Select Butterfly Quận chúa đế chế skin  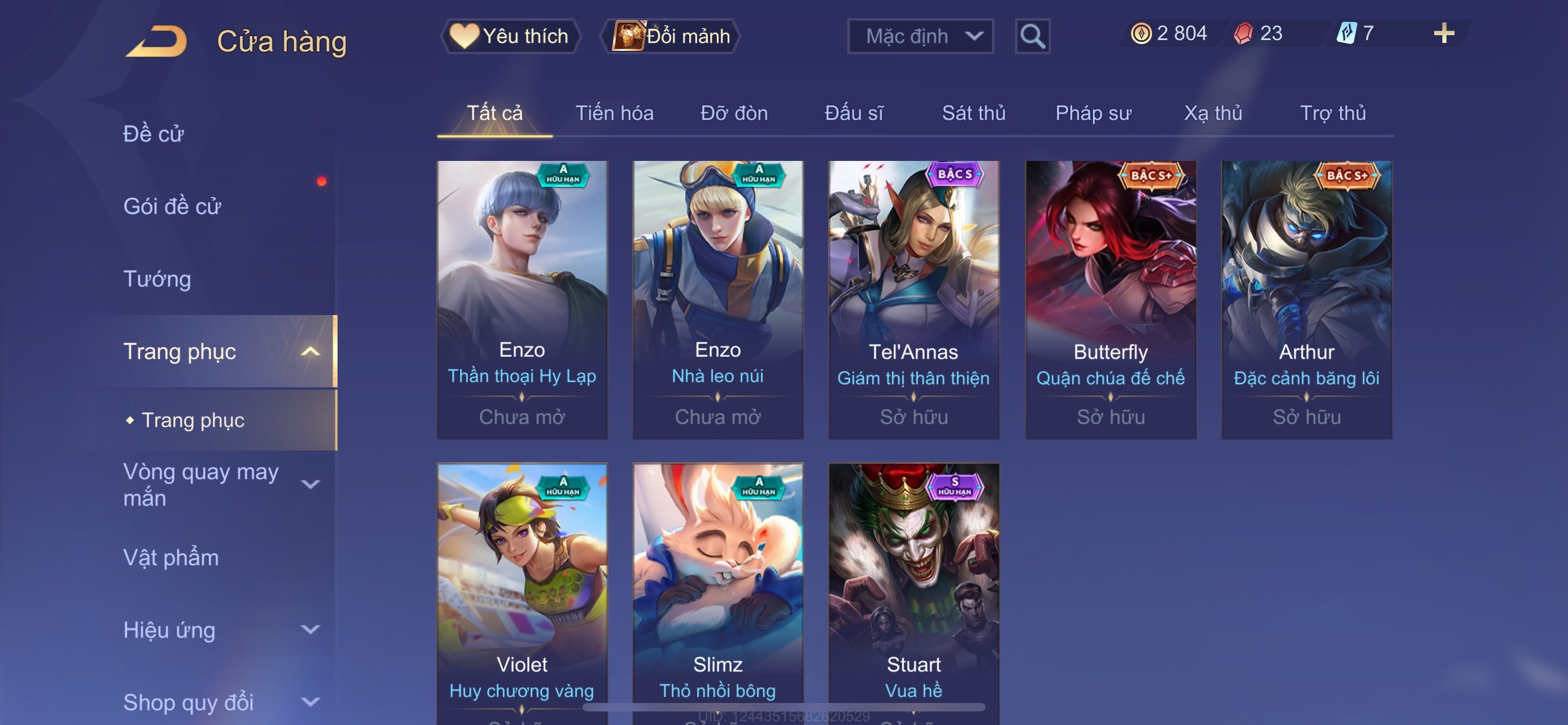[1110, 298]
